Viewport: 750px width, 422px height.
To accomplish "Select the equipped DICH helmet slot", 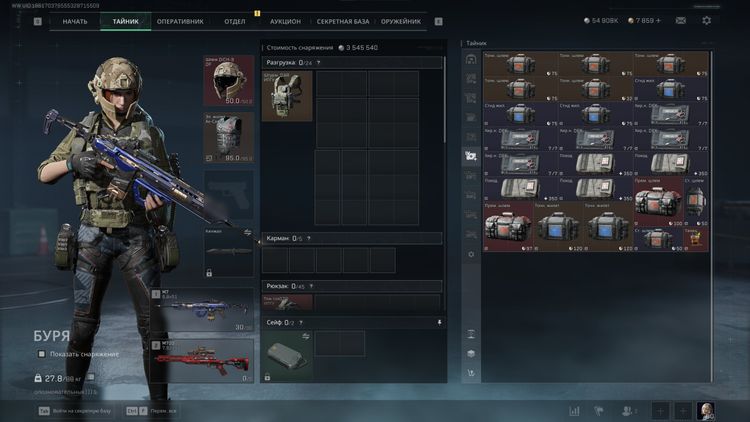I will [229, 81].
